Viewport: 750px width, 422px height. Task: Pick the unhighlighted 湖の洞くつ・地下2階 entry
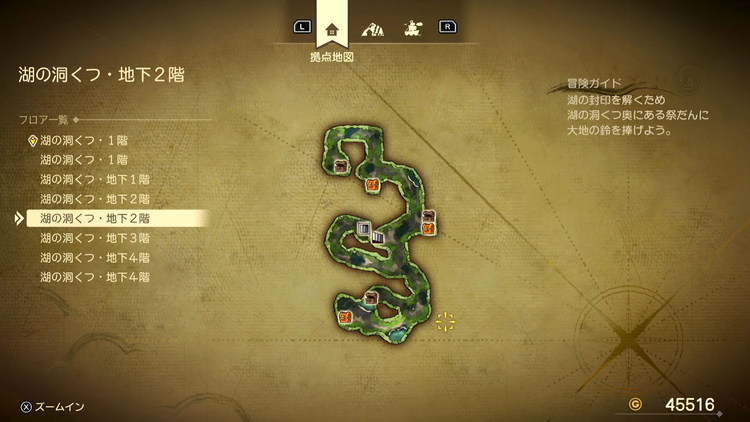pos(95,198)
